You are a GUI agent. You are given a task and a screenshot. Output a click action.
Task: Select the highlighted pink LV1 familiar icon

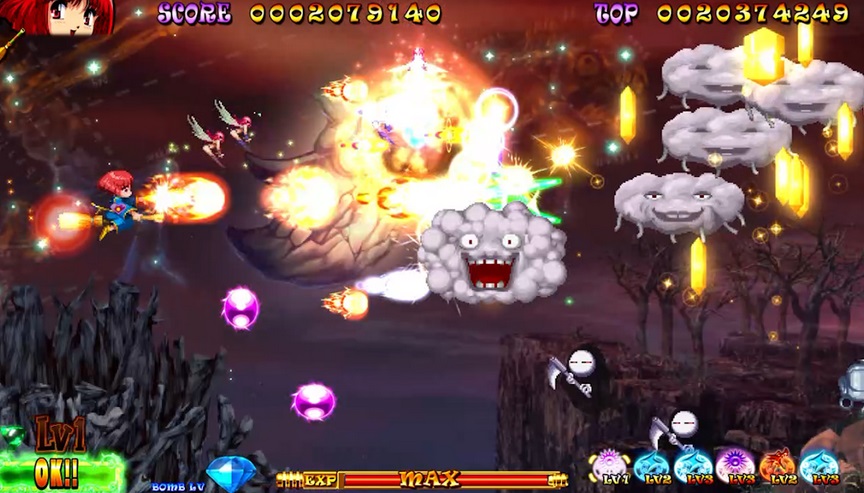point(609,465)
